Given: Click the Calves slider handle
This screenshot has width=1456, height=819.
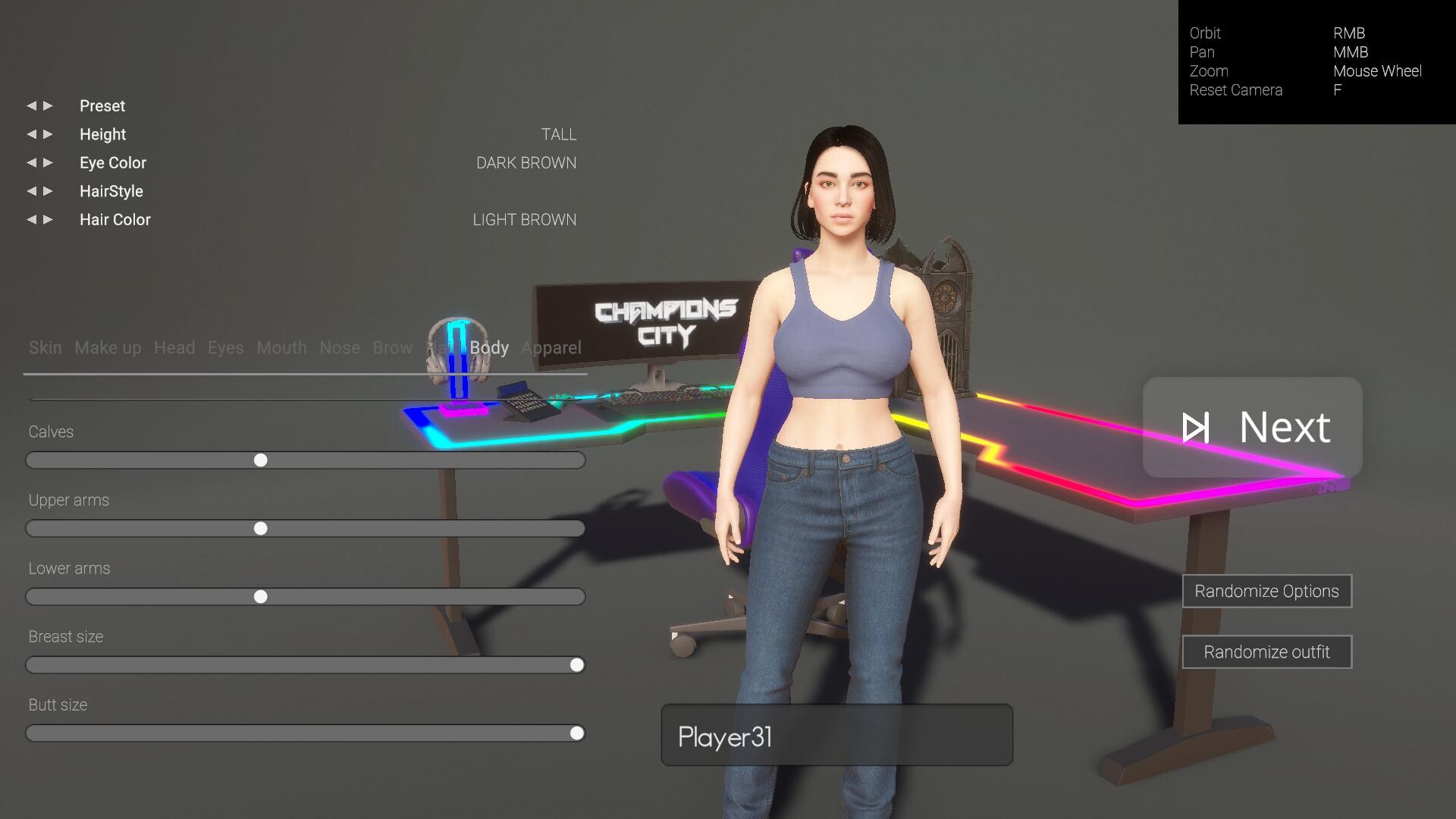Looking at the screenshot, I should click(262, 460).
